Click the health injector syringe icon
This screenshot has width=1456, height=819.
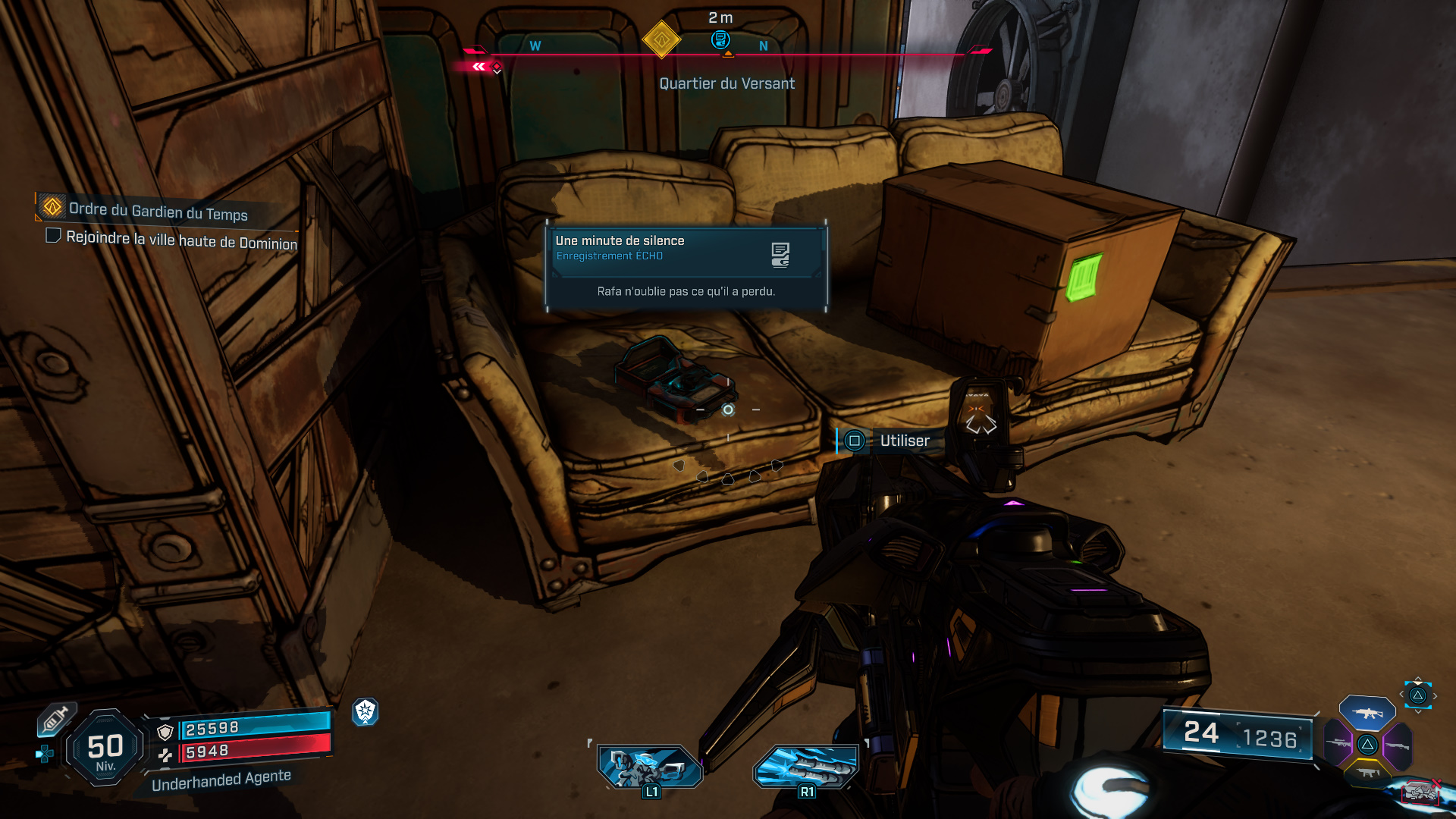pos(55,718)
